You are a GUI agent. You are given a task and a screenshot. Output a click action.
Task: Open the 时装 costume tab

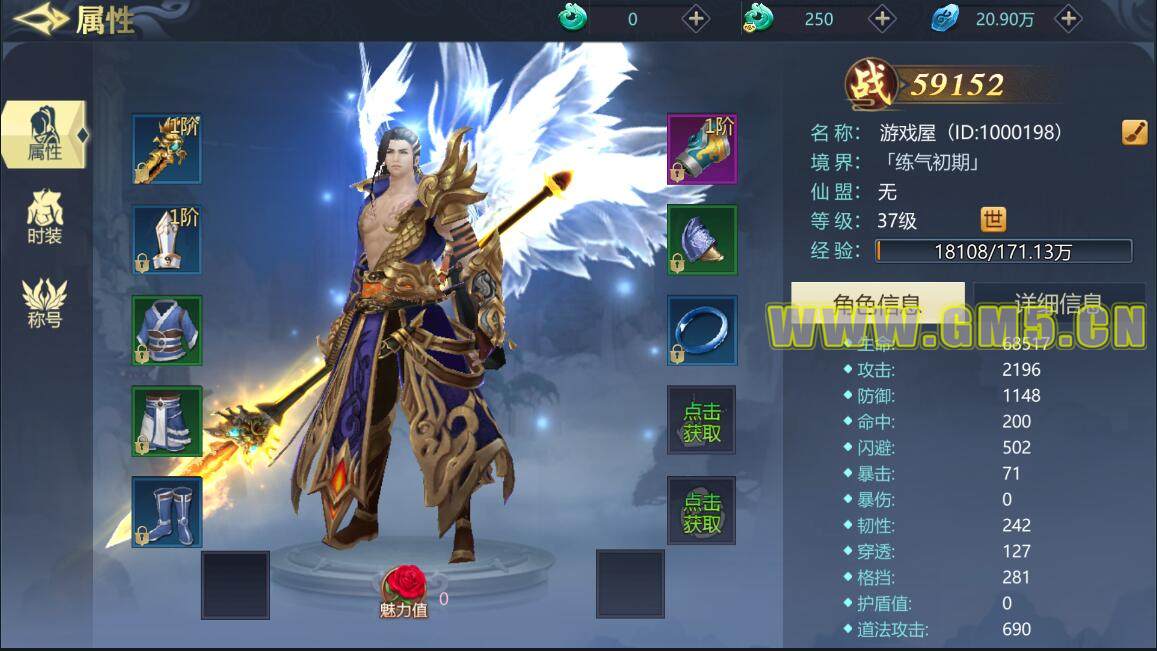45,217
